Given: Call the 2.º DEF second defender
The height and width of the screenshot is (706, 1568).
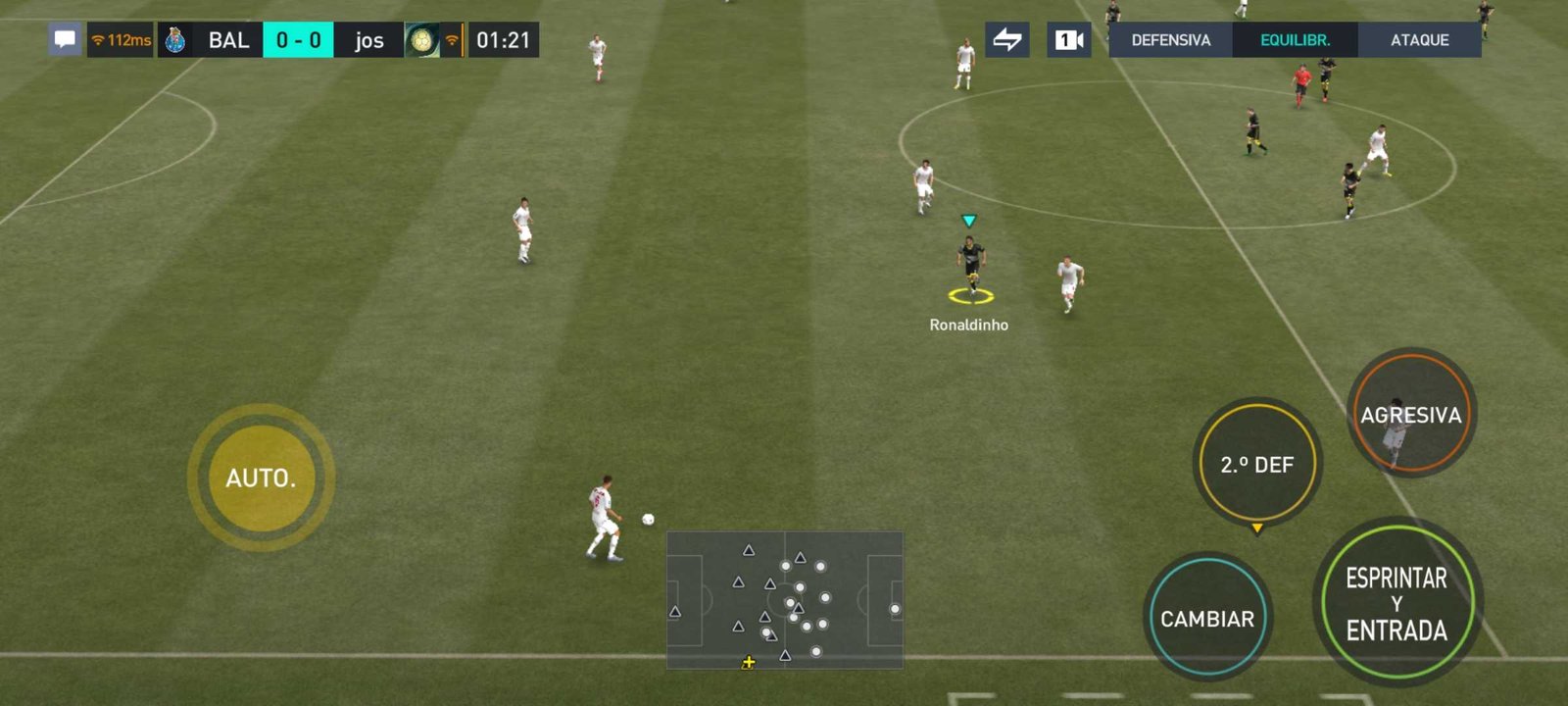Looking at the screenshot, I should (x=1257, y=464).
